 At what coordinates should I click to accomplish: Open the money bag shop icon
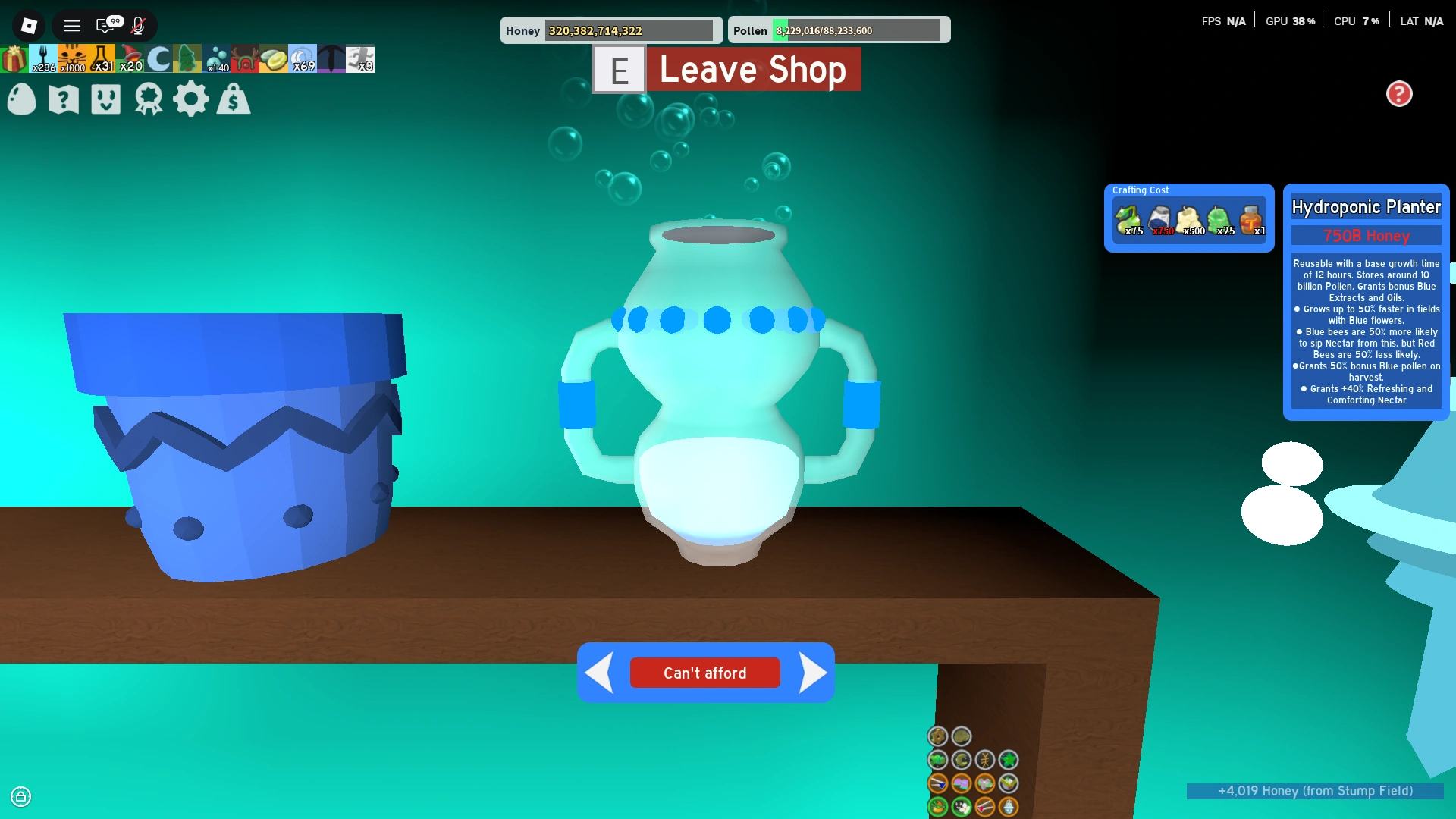click(234, 99)
